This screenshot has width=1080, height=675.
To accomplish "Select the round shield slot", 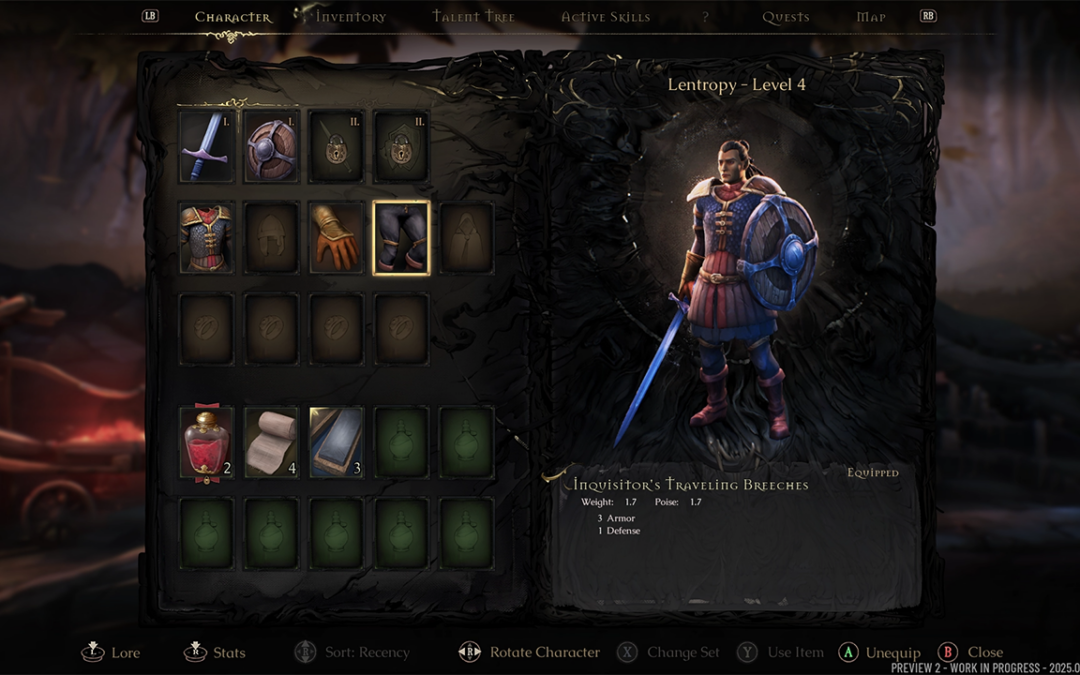I will point(272,146).
